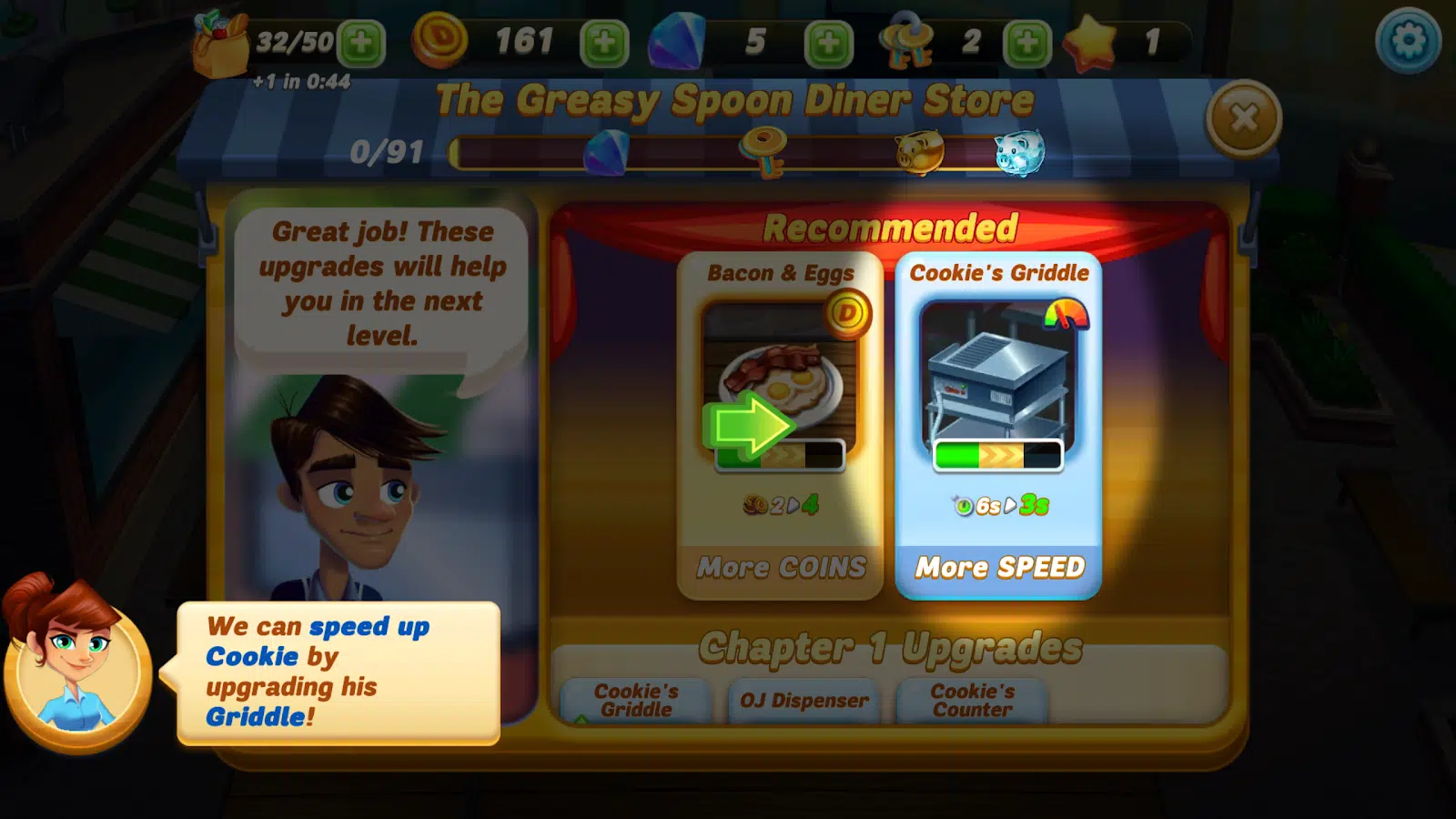Image resolution: width=1456 pixels, height=819 pixels.
Task: Close the Greasy Spoon Diner Store
Action: click(x=1243, y=118)
